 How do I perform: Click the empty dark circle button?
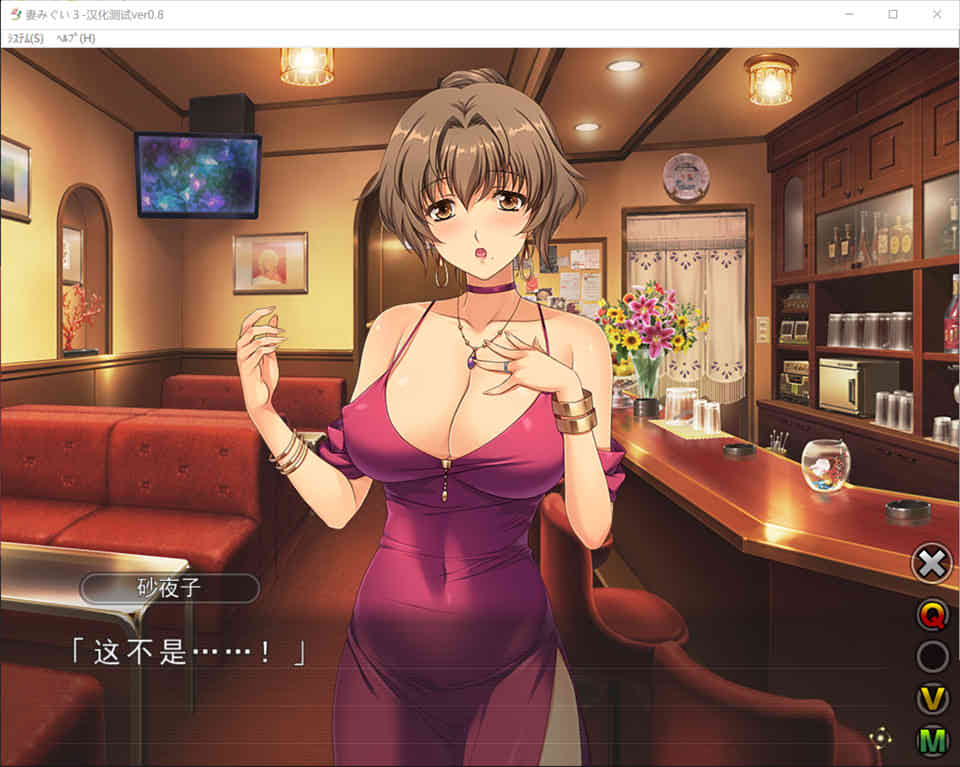[x=932, y=657]
